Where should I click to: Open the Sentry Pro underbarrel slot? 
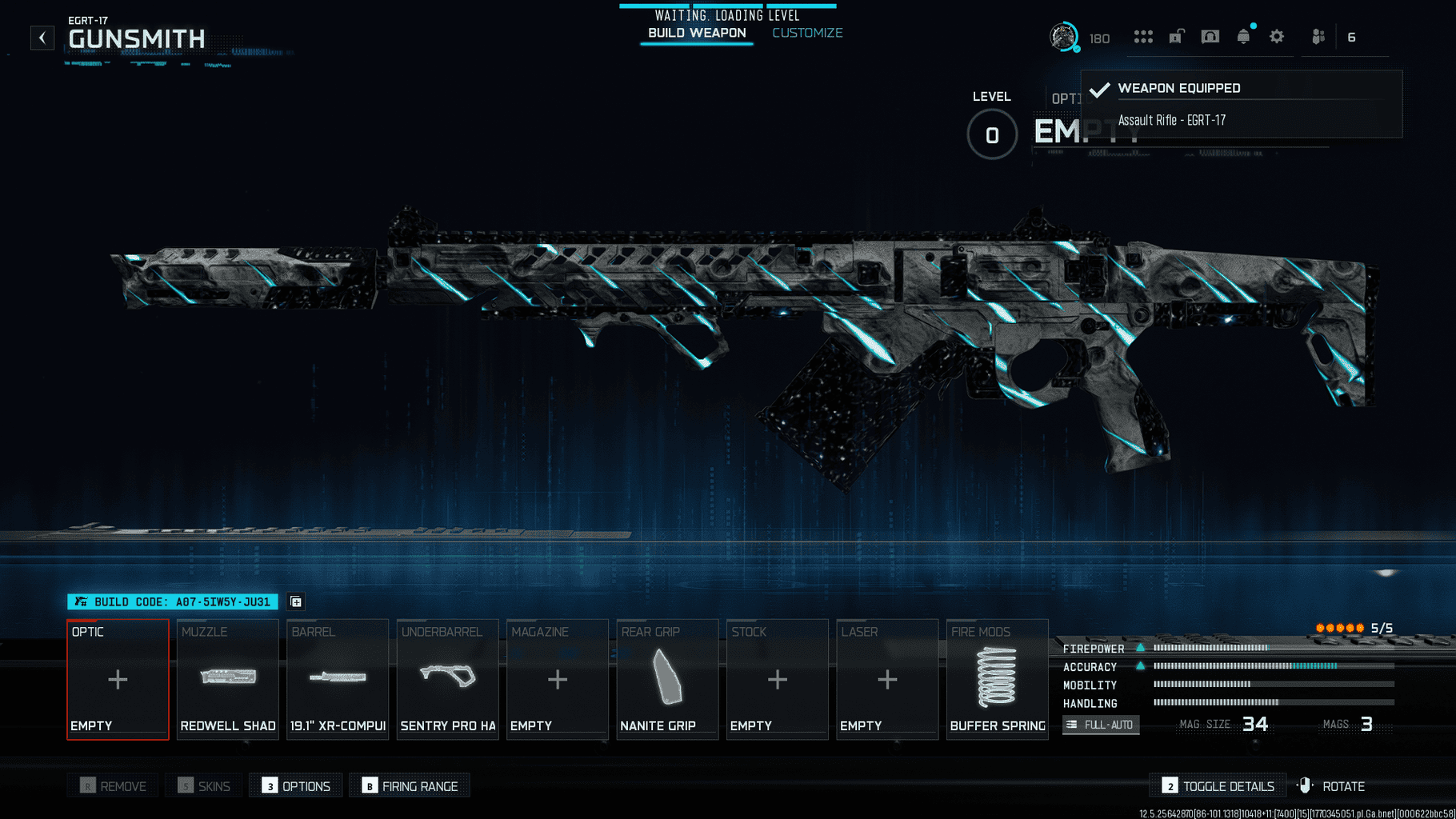[x=448, y=679]
